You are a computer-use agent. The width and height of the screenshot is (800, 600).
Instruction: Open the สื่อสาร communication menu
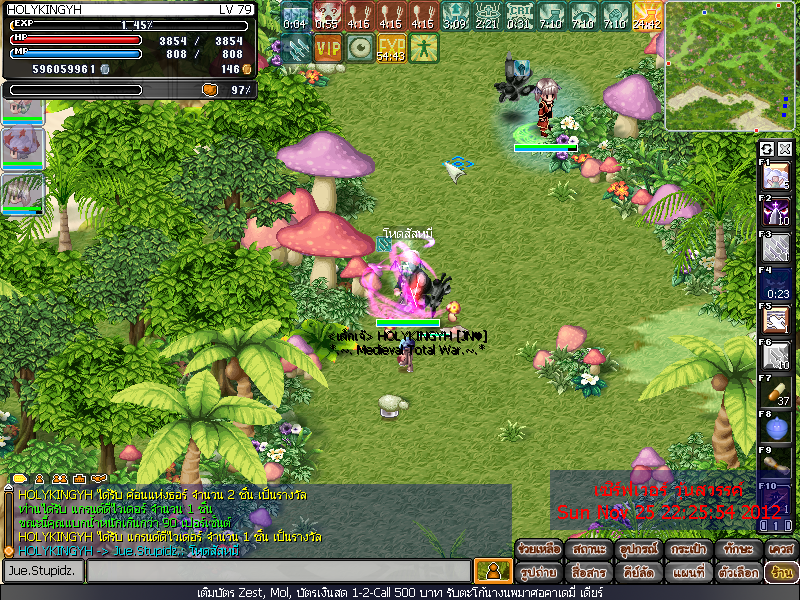588,573
